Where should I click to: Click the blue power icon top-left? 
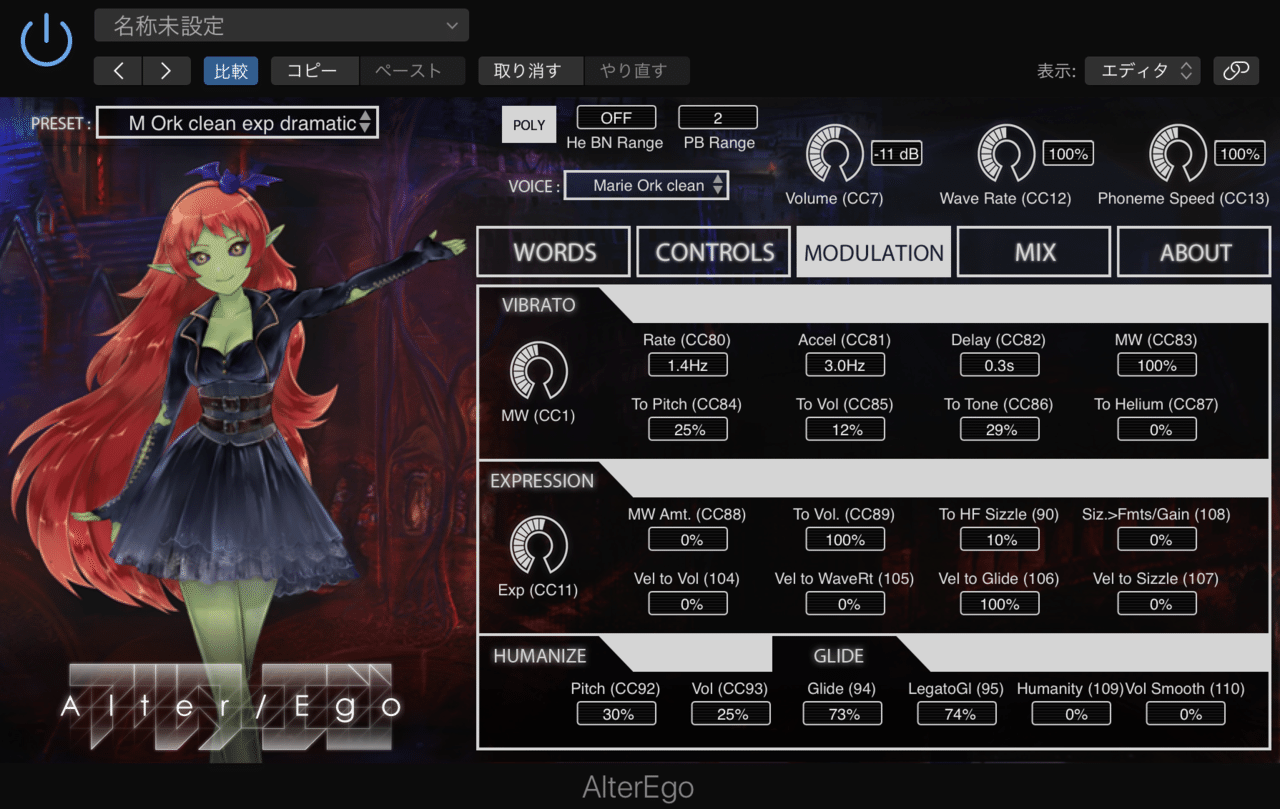tap(45, 41)
